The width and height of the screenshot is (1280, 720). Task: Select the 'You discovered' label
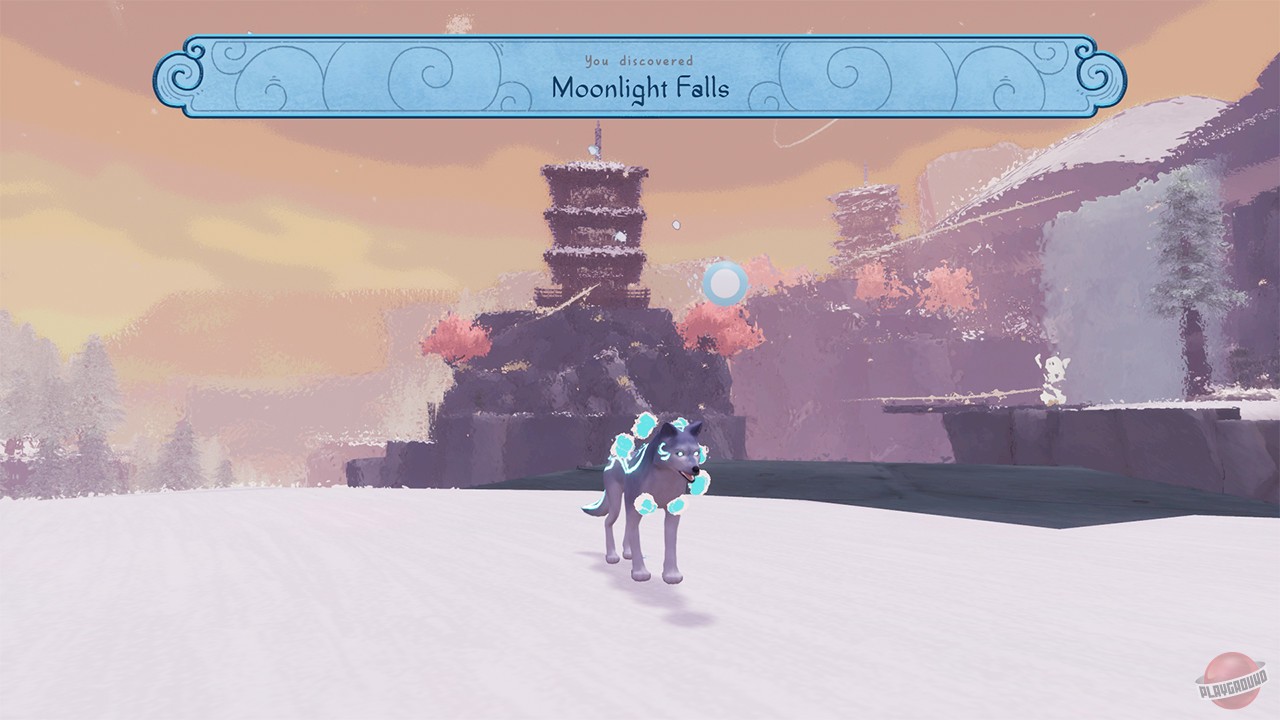tap(640, 58)
